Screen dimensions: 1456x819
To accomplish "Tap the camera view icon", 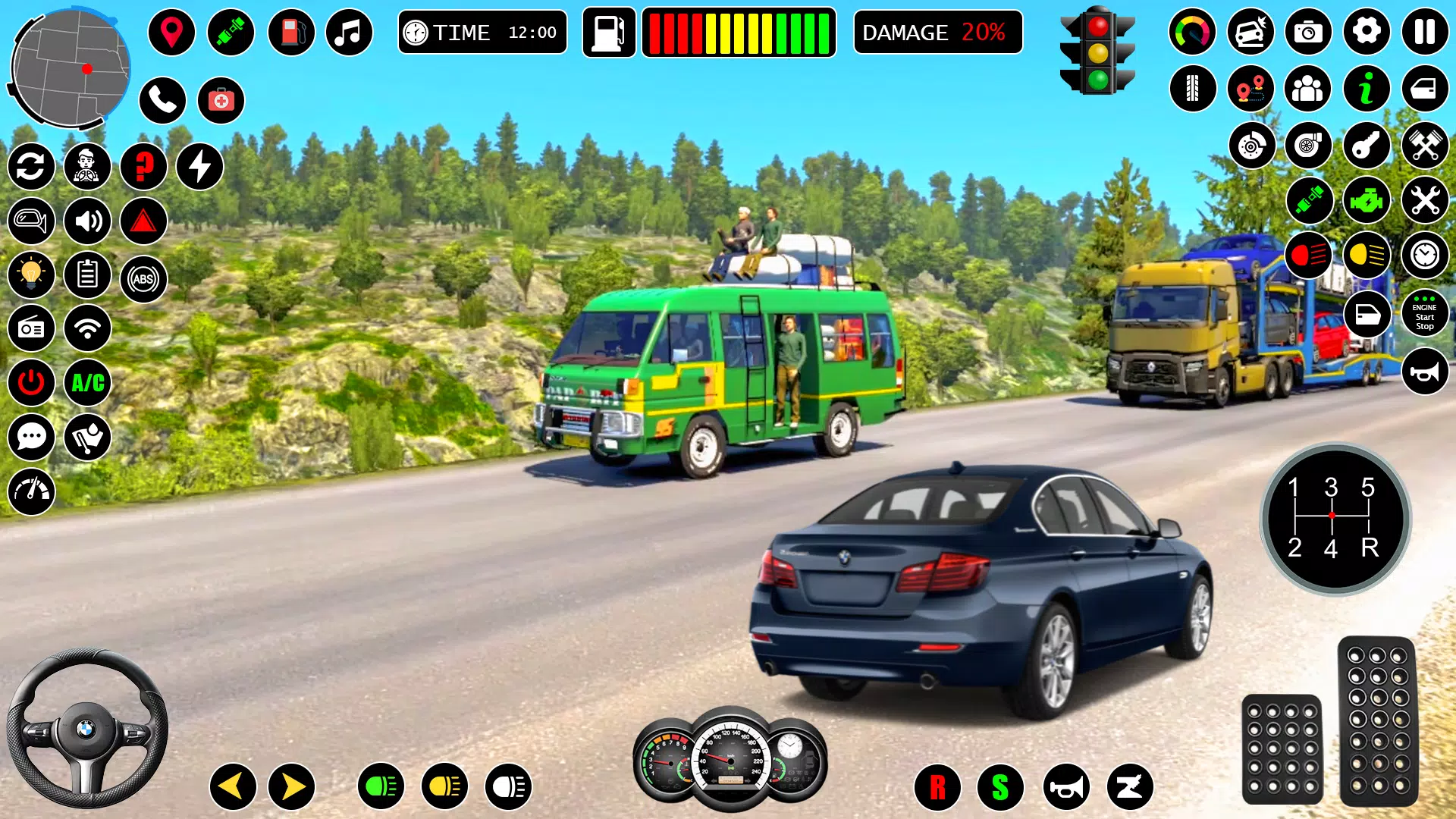I will (1308, 32).
